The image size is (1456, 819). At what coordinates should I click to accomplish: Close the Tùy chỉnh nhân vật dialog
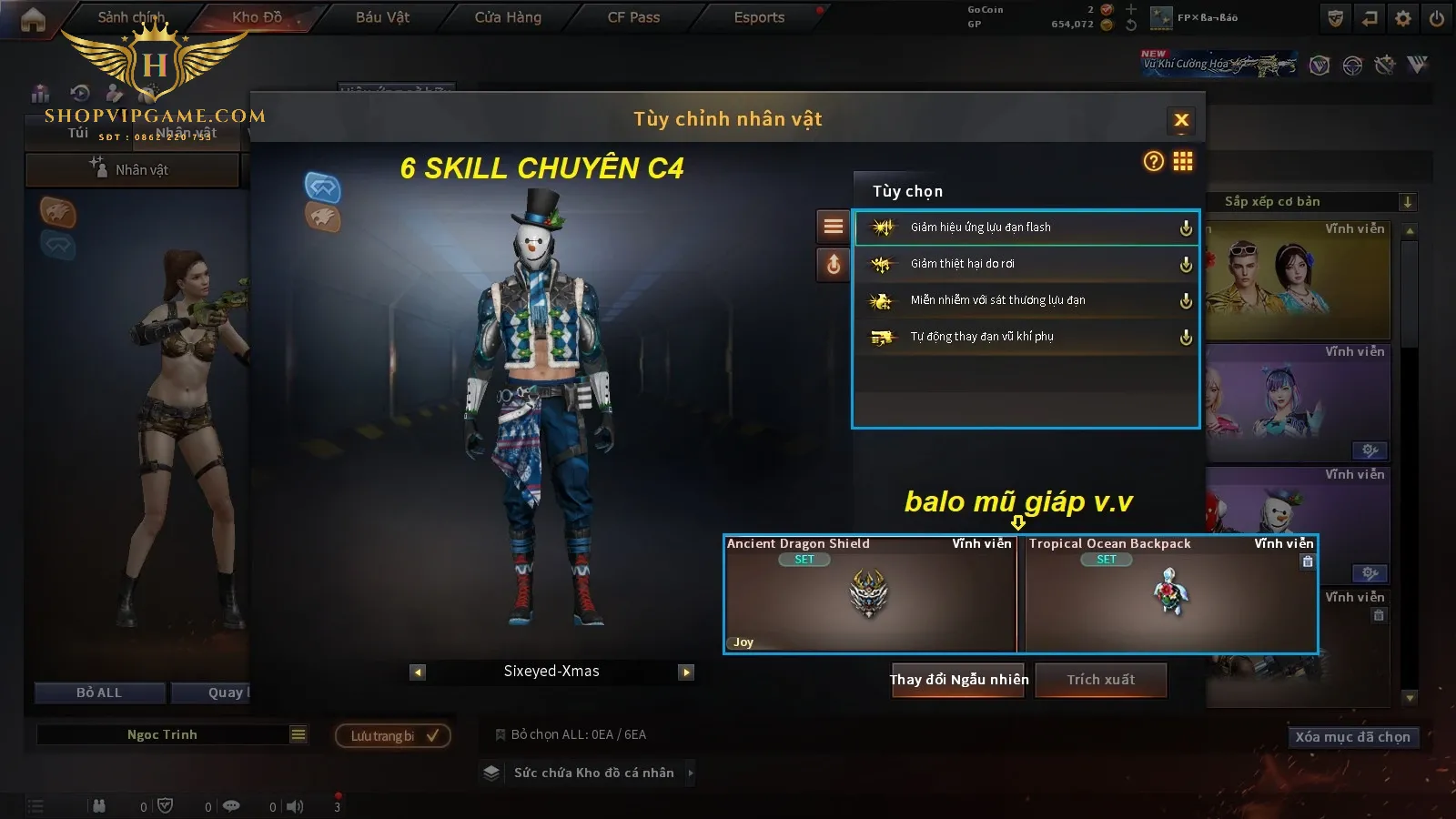tap(1181, 120)
